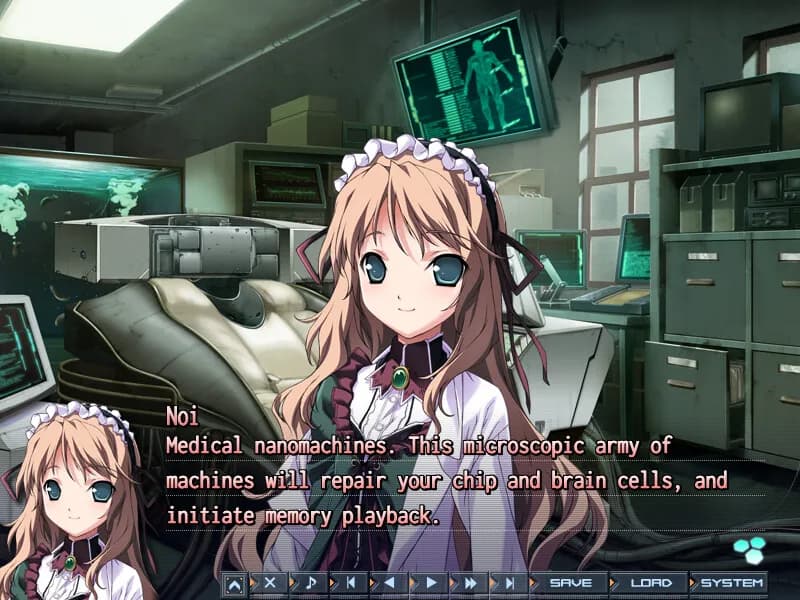Jump back with the skip-to-previous button
Viewport: 800px width, 600px height.
[x=350, y=583]
